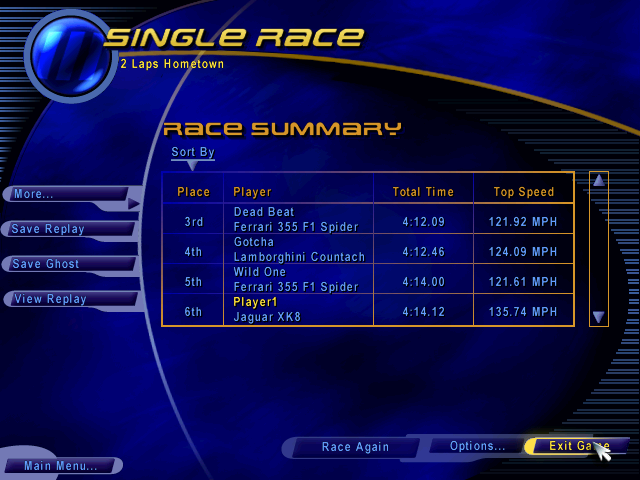Image resolution: width=640 pixels, height=480 pixels.
Task: Choose Race Again
Action: click(356, 447)
